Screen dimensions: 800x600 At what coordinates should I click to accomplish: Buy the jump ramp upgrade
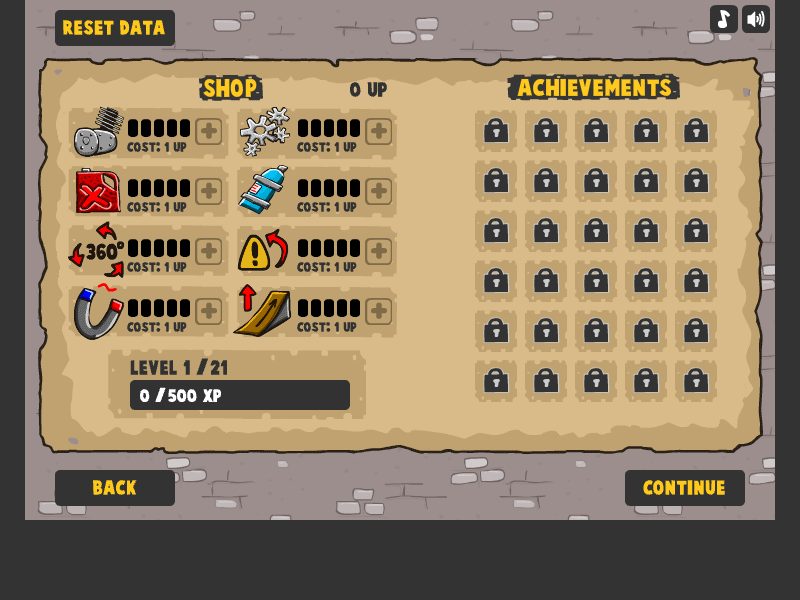pos(378,311)
